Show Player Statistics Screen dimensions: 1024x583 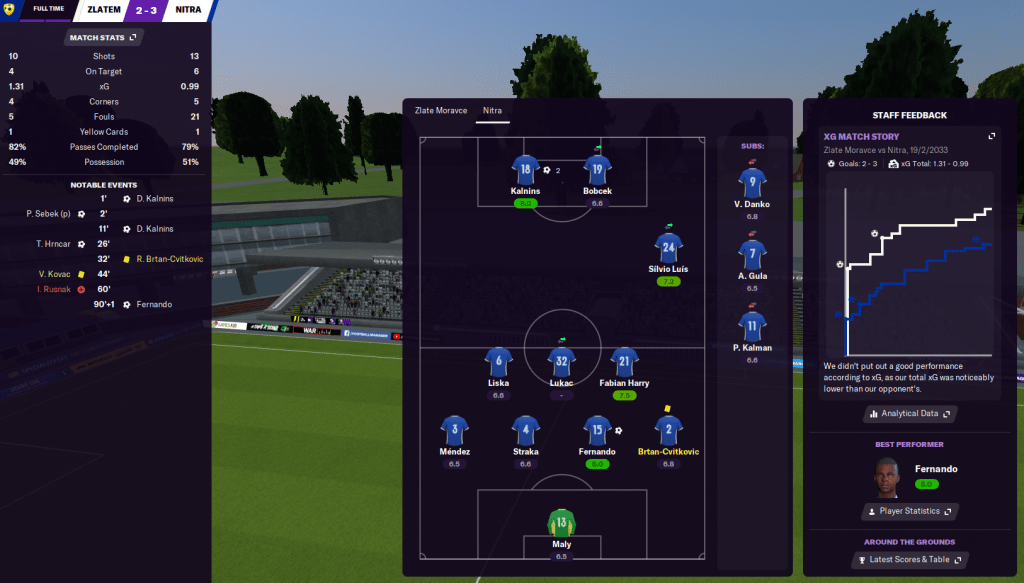click(x=908, y=511)
